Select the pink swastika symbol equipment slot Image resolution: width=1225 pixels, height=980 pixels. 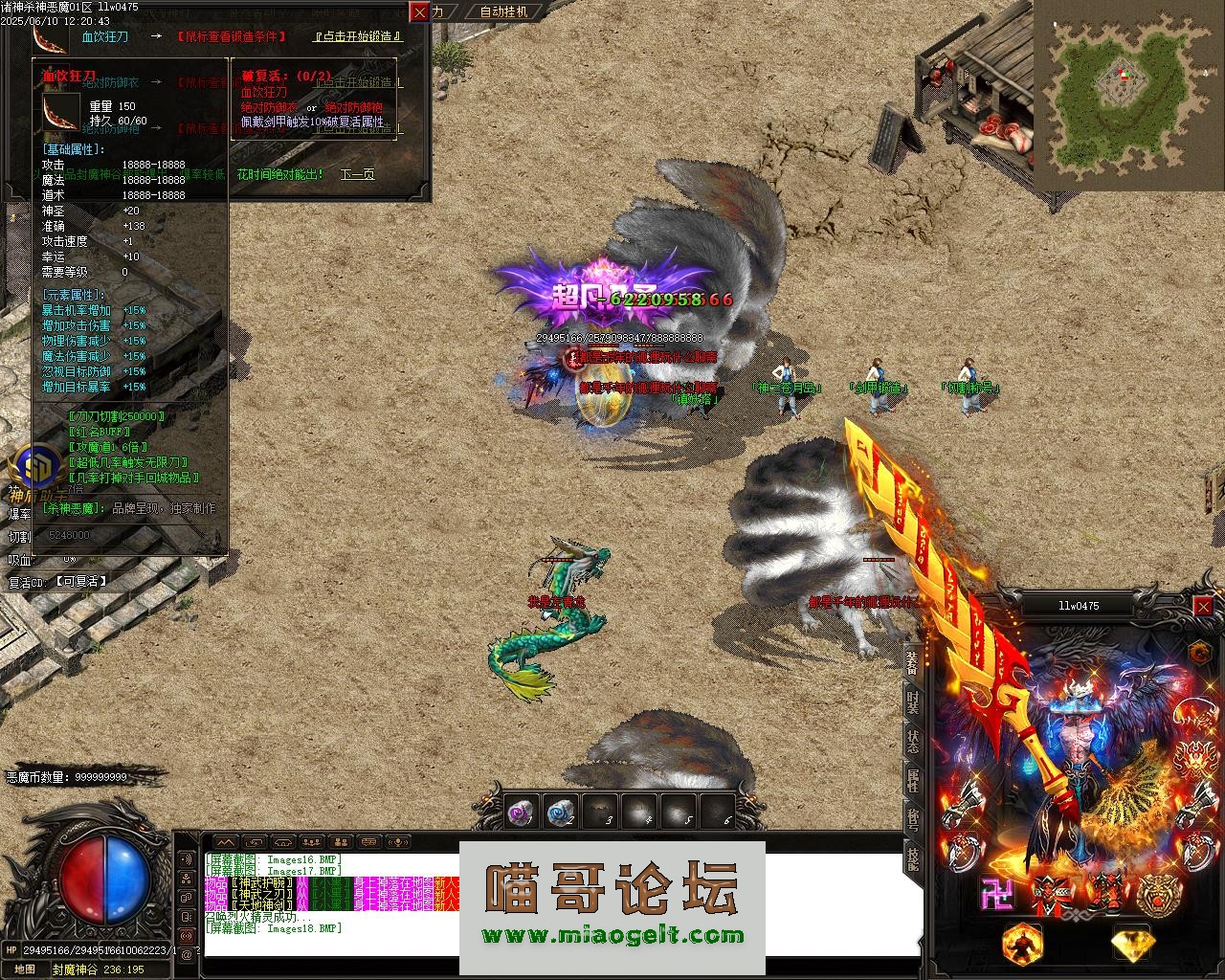[997, 894]
